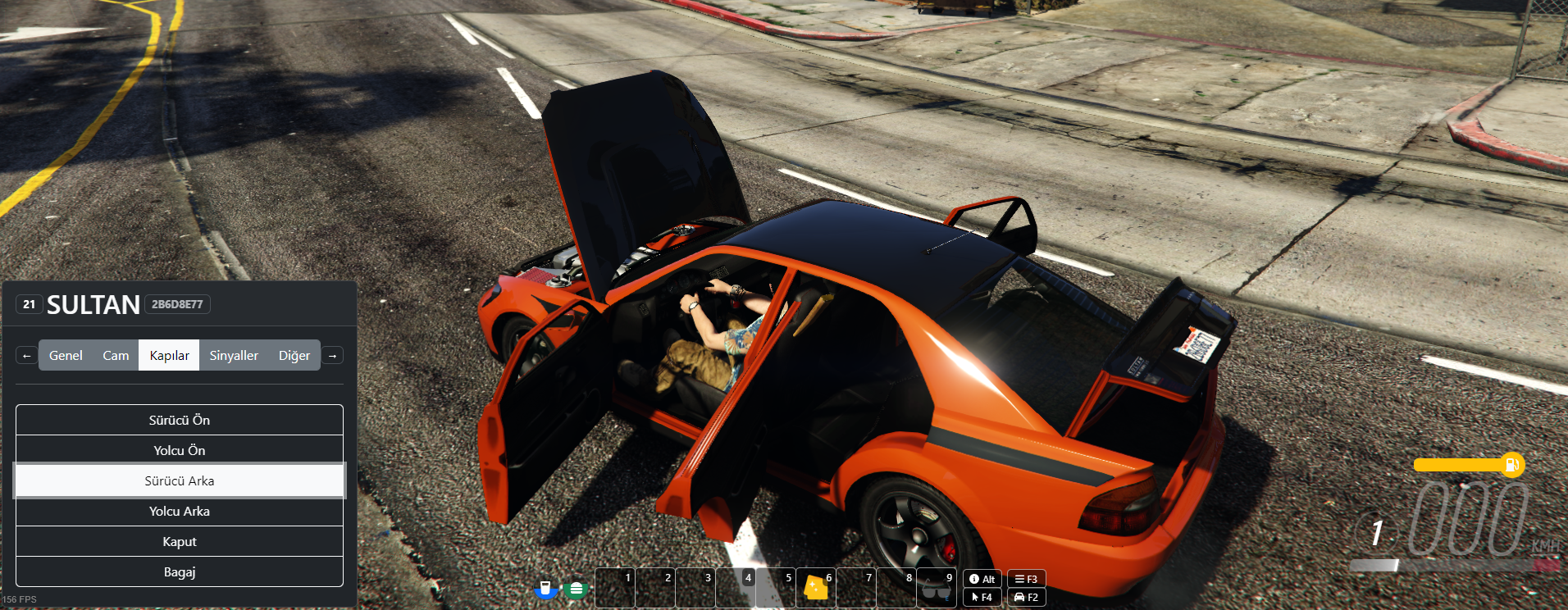
Task: Click the yellow fuel level bar
Action: coord(1460,465)
